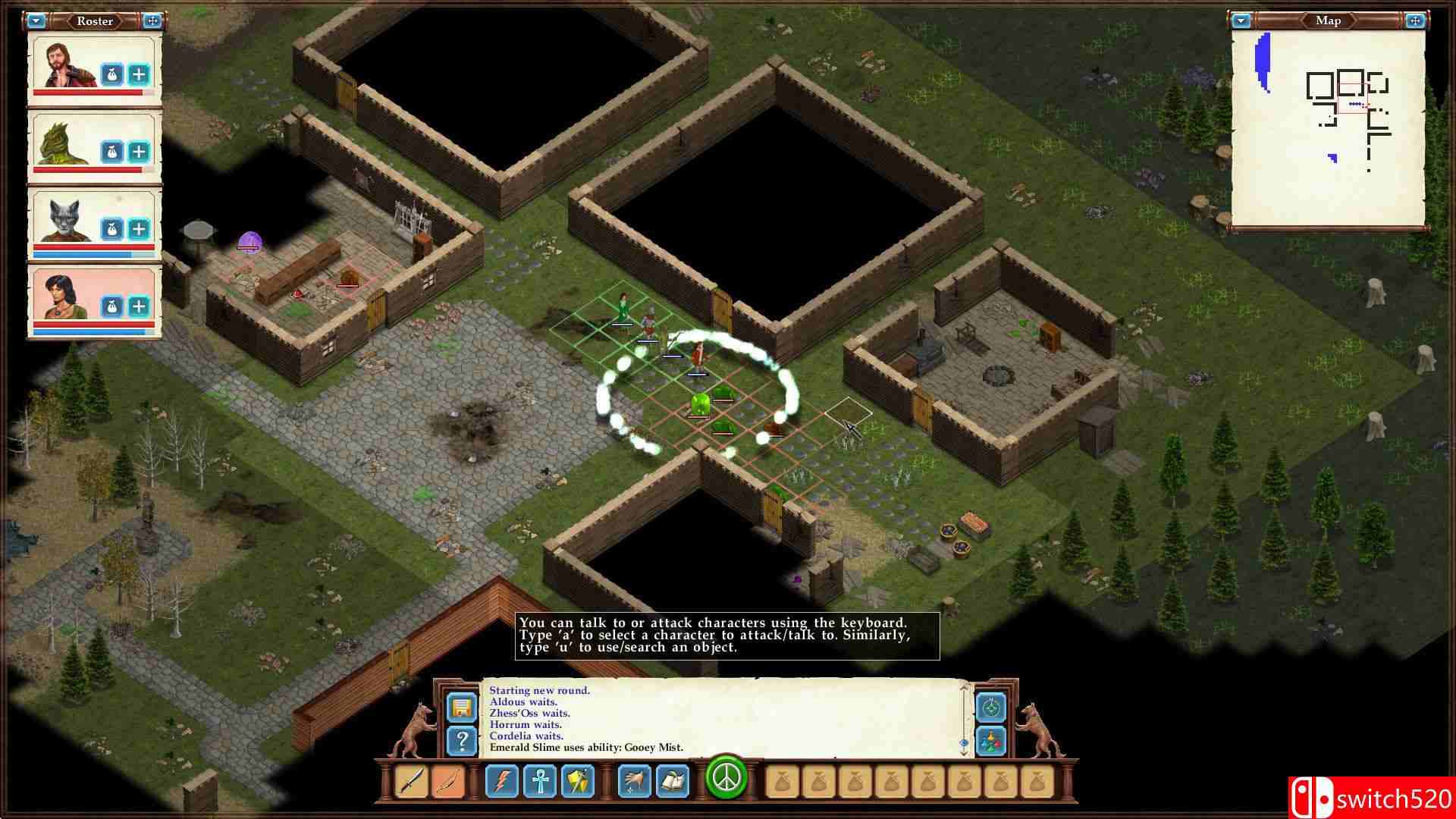Screen dimensions: 1456x819
Task: Click the Roster title bar
Action: [94, 21]
